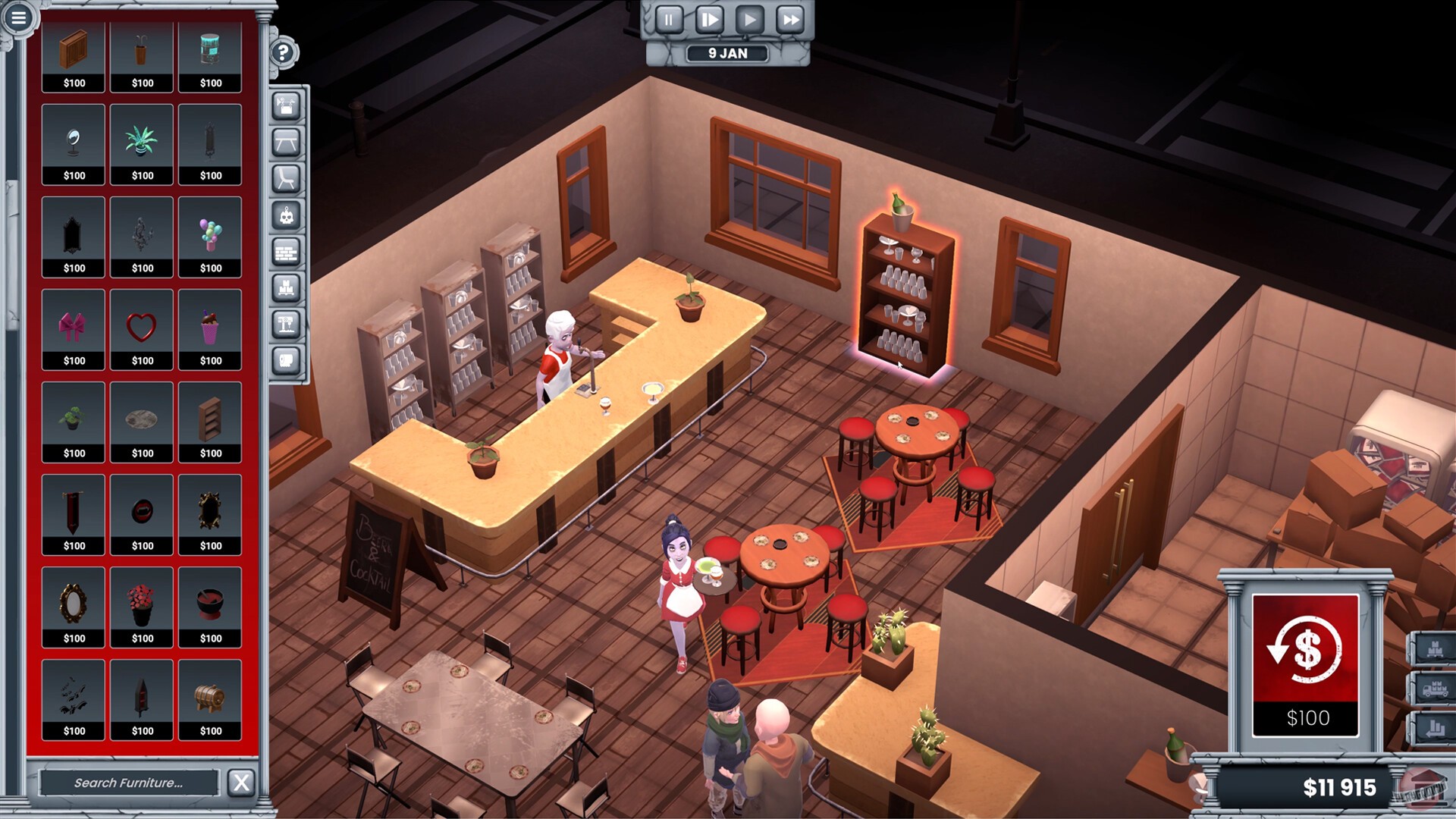Open the hanging signboard category
This screenshot has height=819, width=1456.
coord(286,106)
